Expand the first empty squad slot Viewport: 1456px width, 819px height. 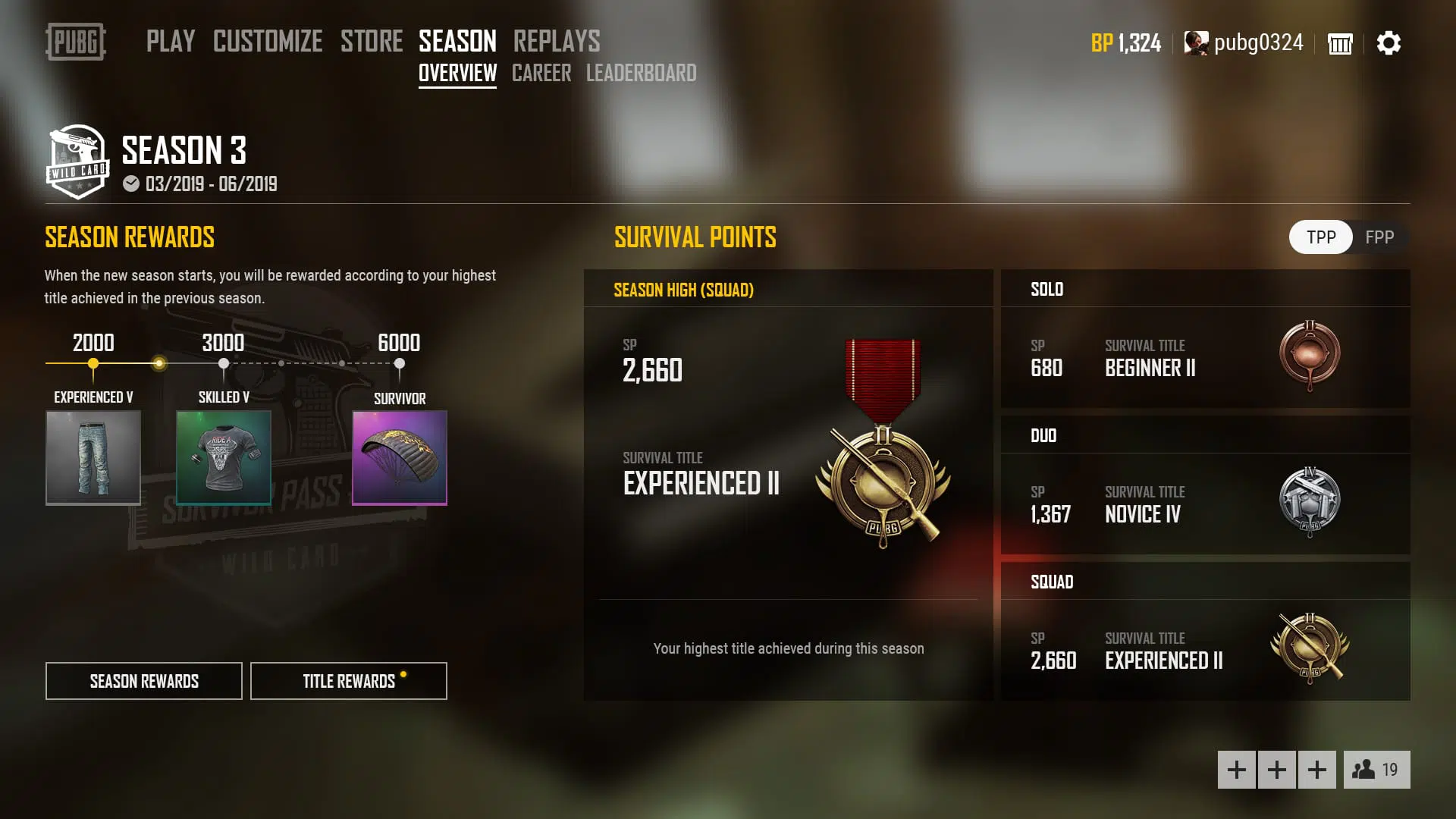1237,768
